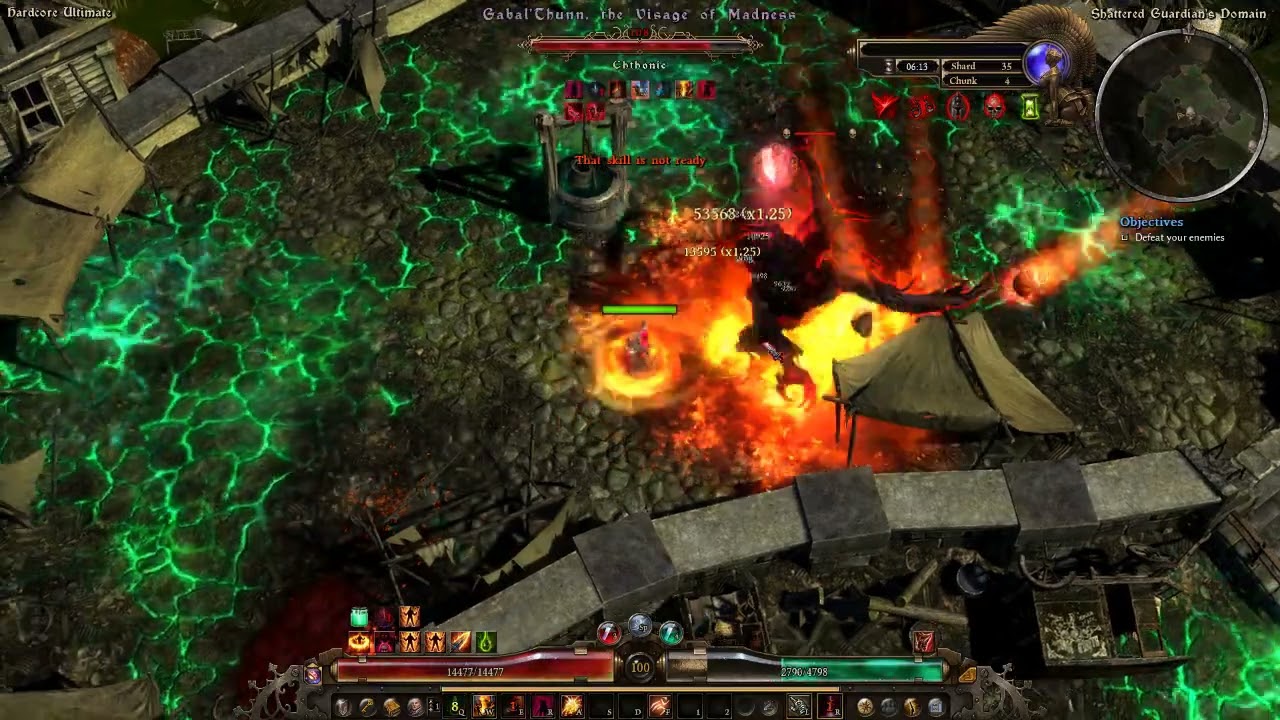Click the key icon on the hotbar
The width and height of the screenshot is (1280, 720).
[x=367, y=707]
